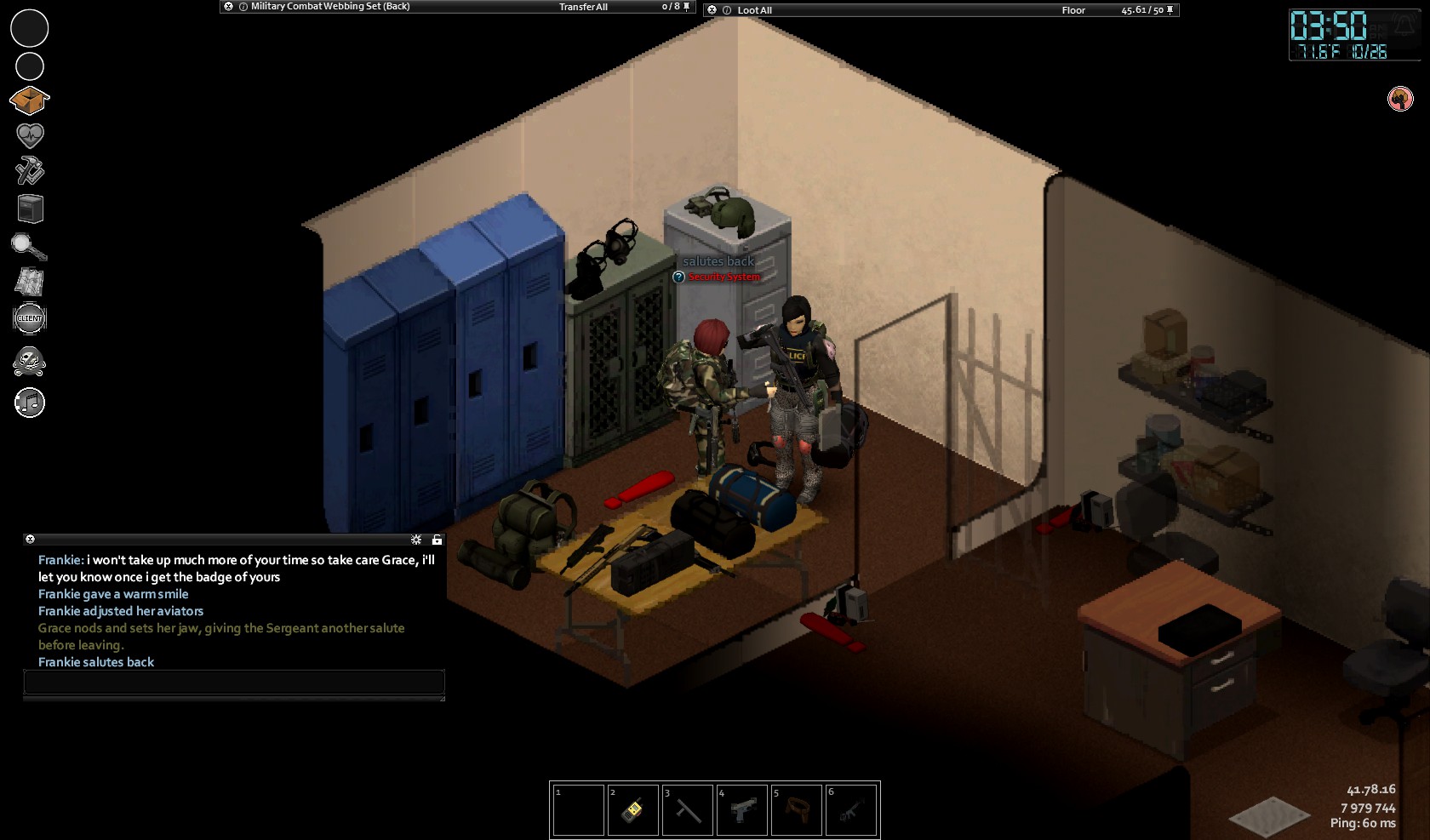The width and height of the screenshot is (1430, 840).
Task: Open the CLIENT panel button
Action: (30, 318)
